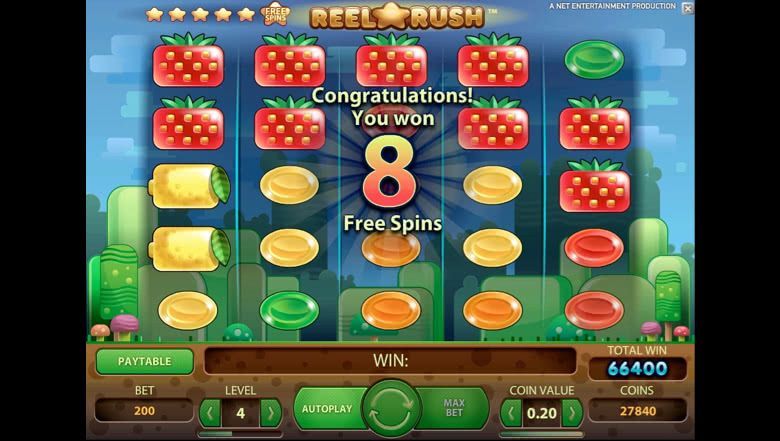Screen dimensions: 780x441
Task: Click the circular spin button
Action: 391,408
